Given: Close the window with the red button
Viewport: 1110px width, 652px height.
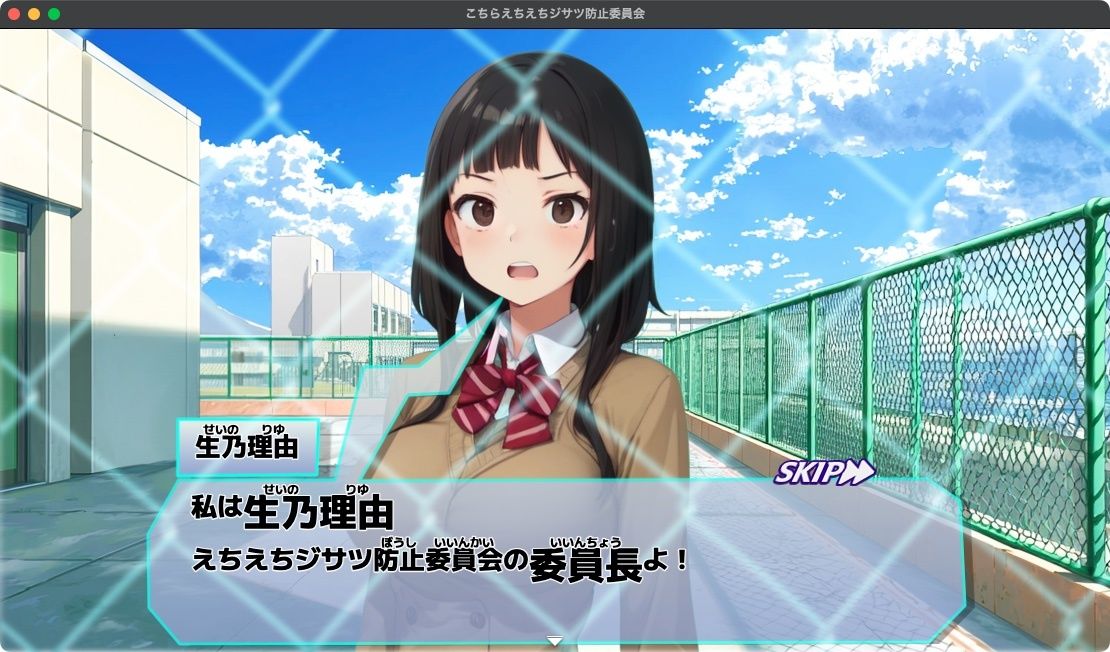Looking at the screenshot, I should (x=14, y=14).
